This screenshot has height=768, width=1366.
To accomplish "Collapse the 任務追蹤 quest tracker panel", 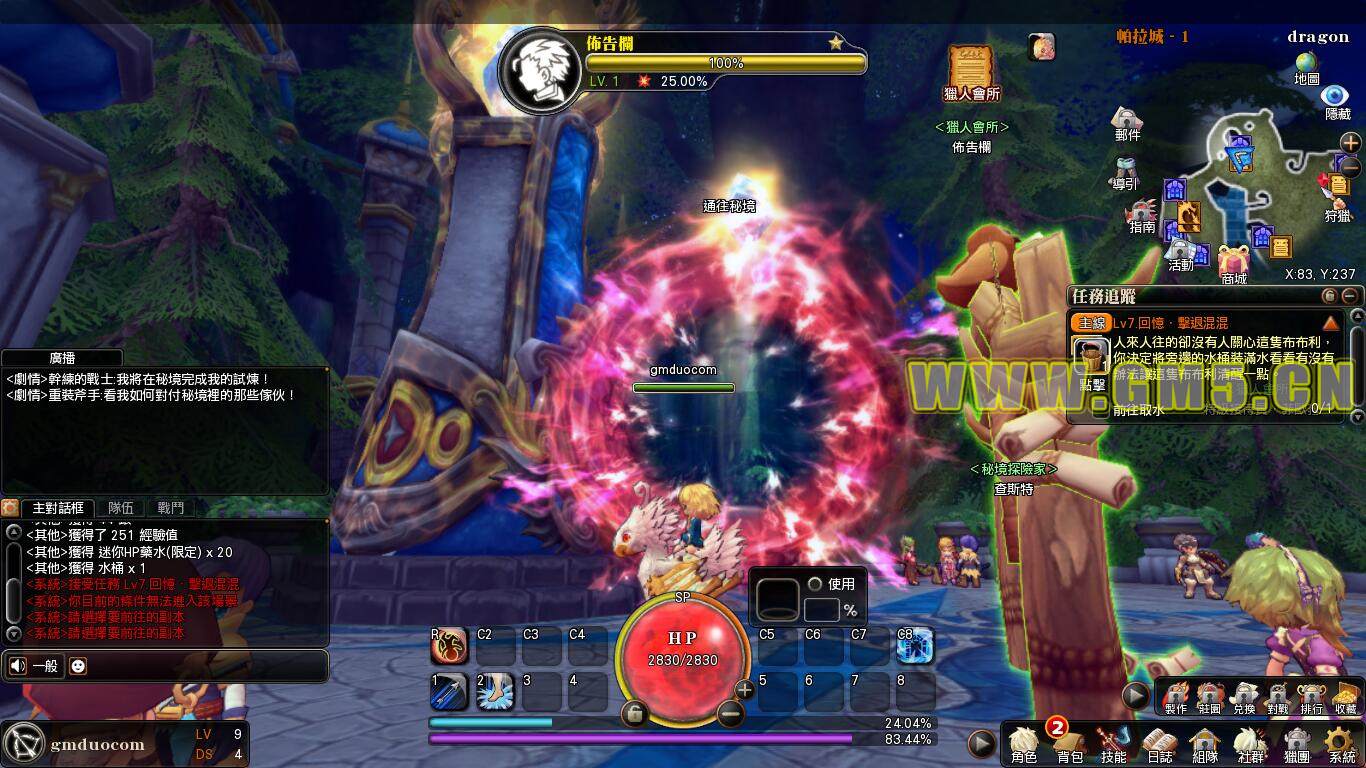I will (x=1350, y=296).
